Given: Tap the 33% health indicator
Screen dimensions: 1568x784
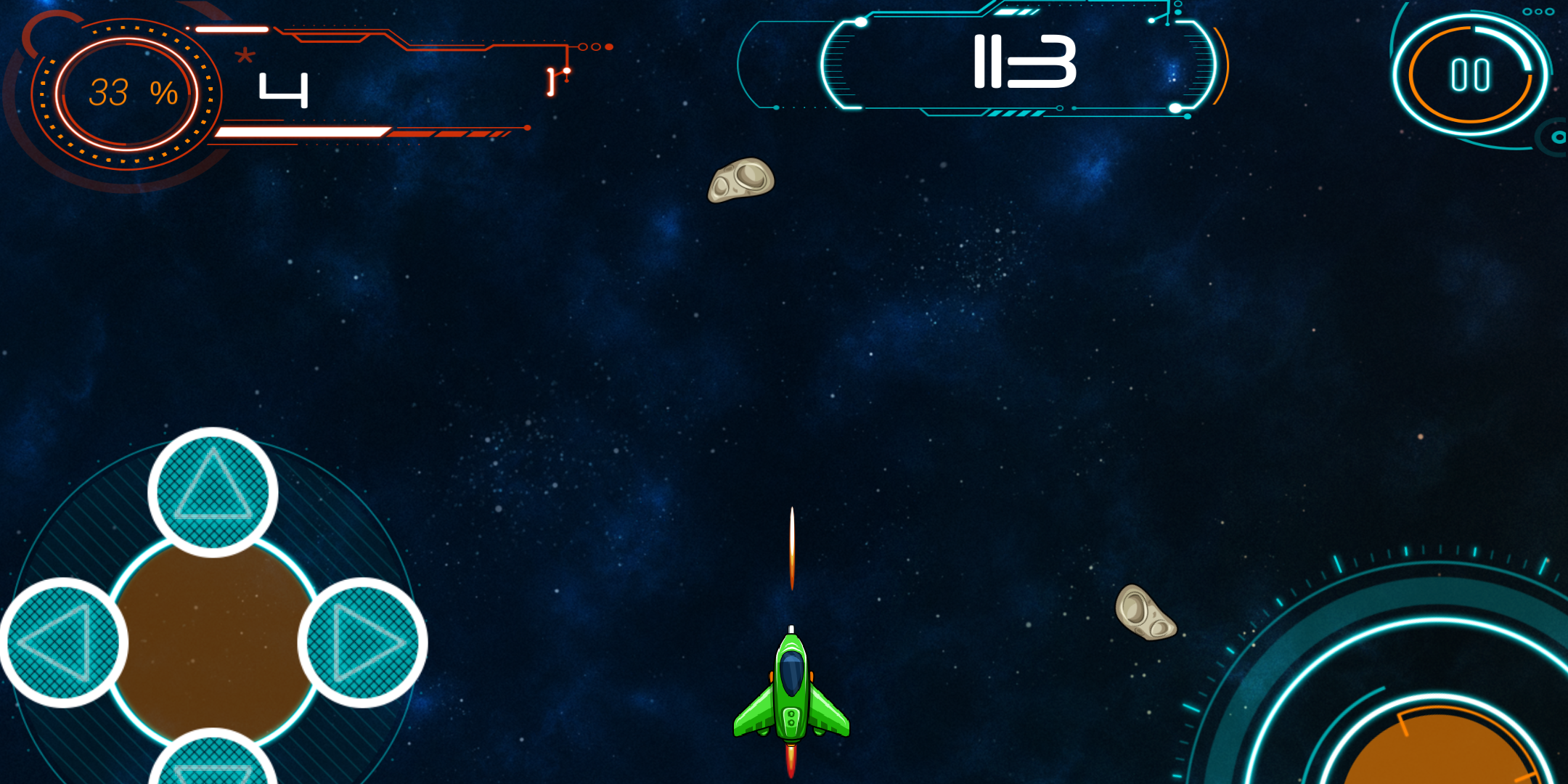Looking at the screenshot, I should 133,90.
